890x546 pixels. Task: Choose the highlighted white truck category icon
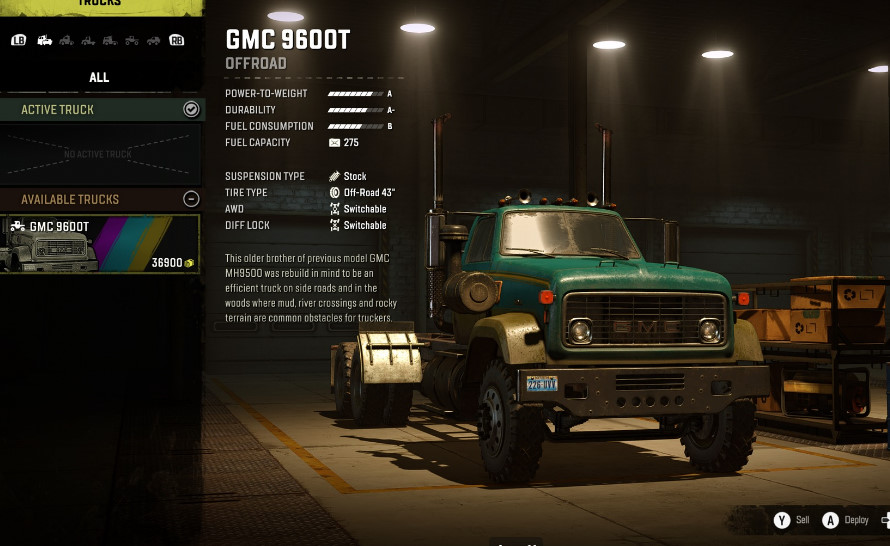click(x=45, y=40)
